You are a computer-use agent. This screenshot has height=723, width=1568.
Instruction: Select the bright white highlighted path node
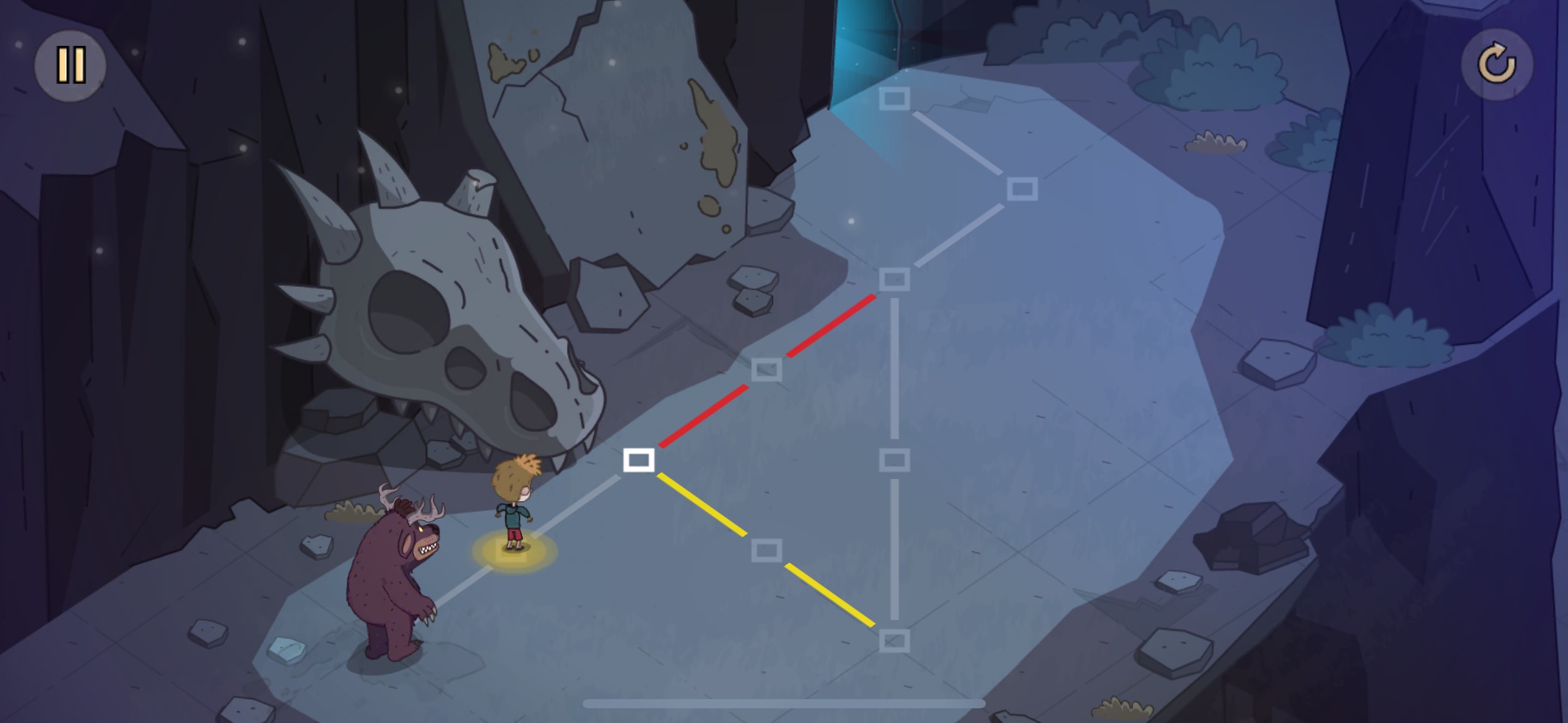[x=639, y=460]
